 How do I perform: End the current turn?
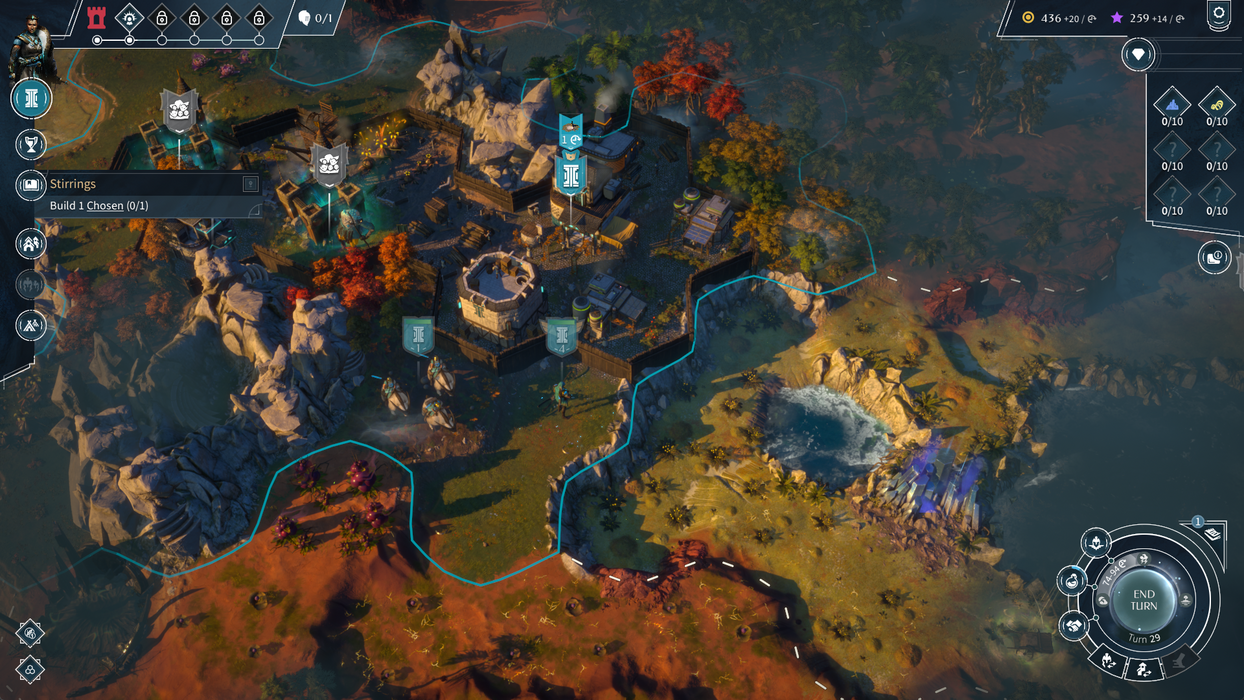pos(1143,600)
